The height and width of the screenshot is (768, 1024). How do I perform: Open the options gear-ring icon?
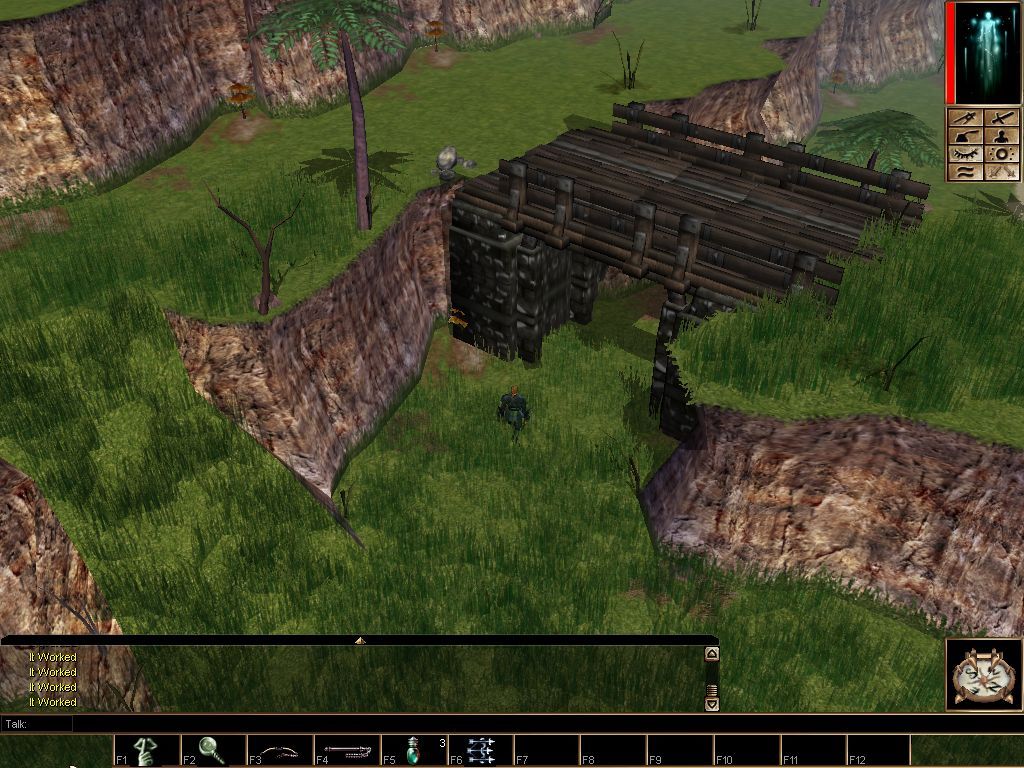(x=1003, y=155)
